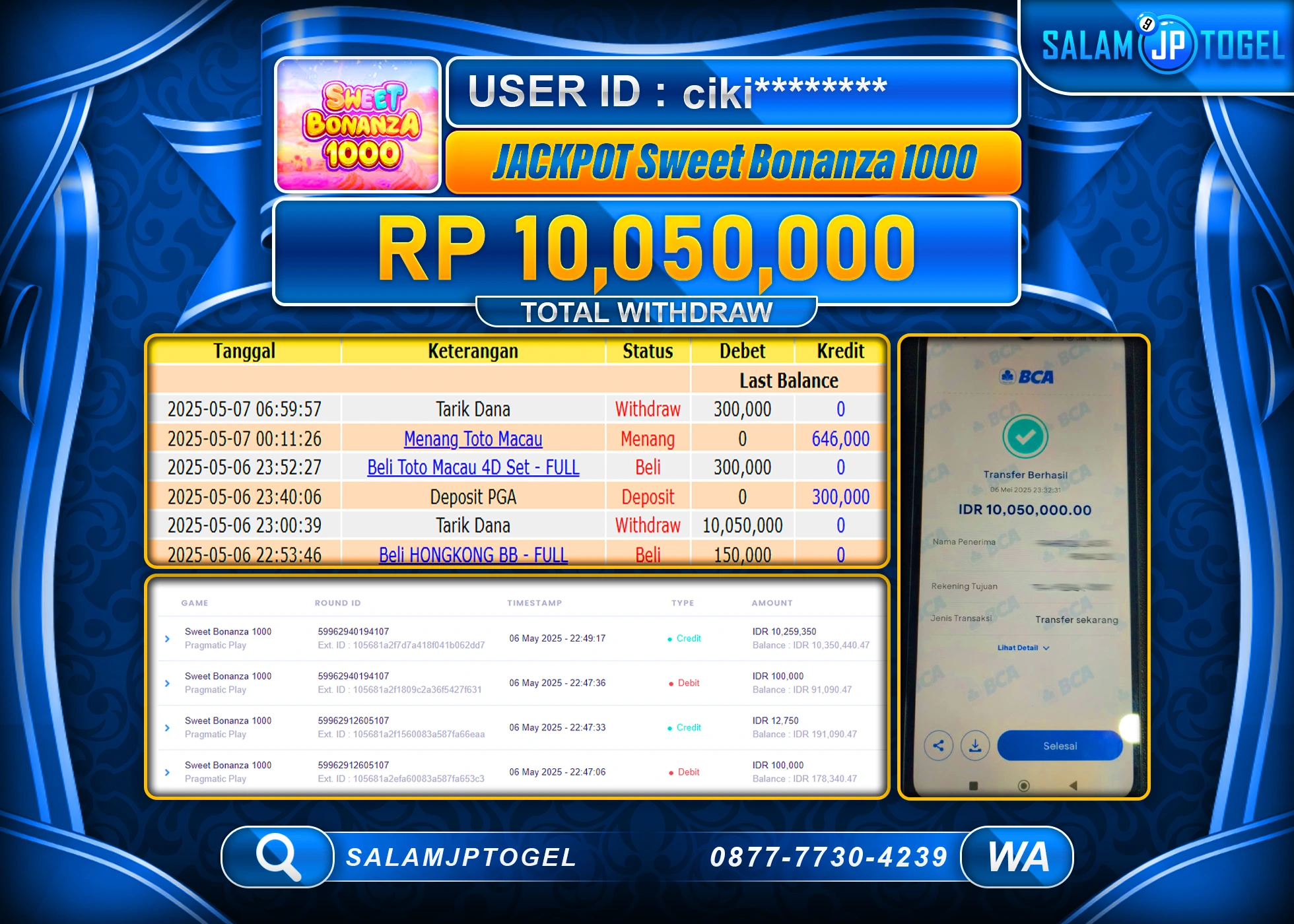The height and width of the screenshot is (924, 1294).
Task: Open the Beli Toto Macau 4D Set link
Action: [473, 467]
